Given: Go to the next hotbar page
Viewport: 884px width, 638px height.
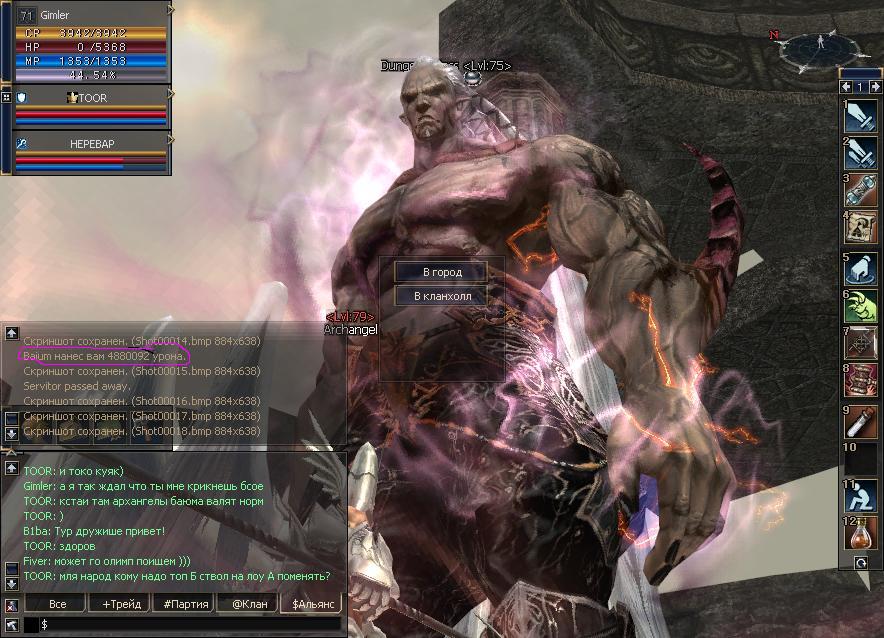Looking at the screenshot, I should click(x=873, y=87).
